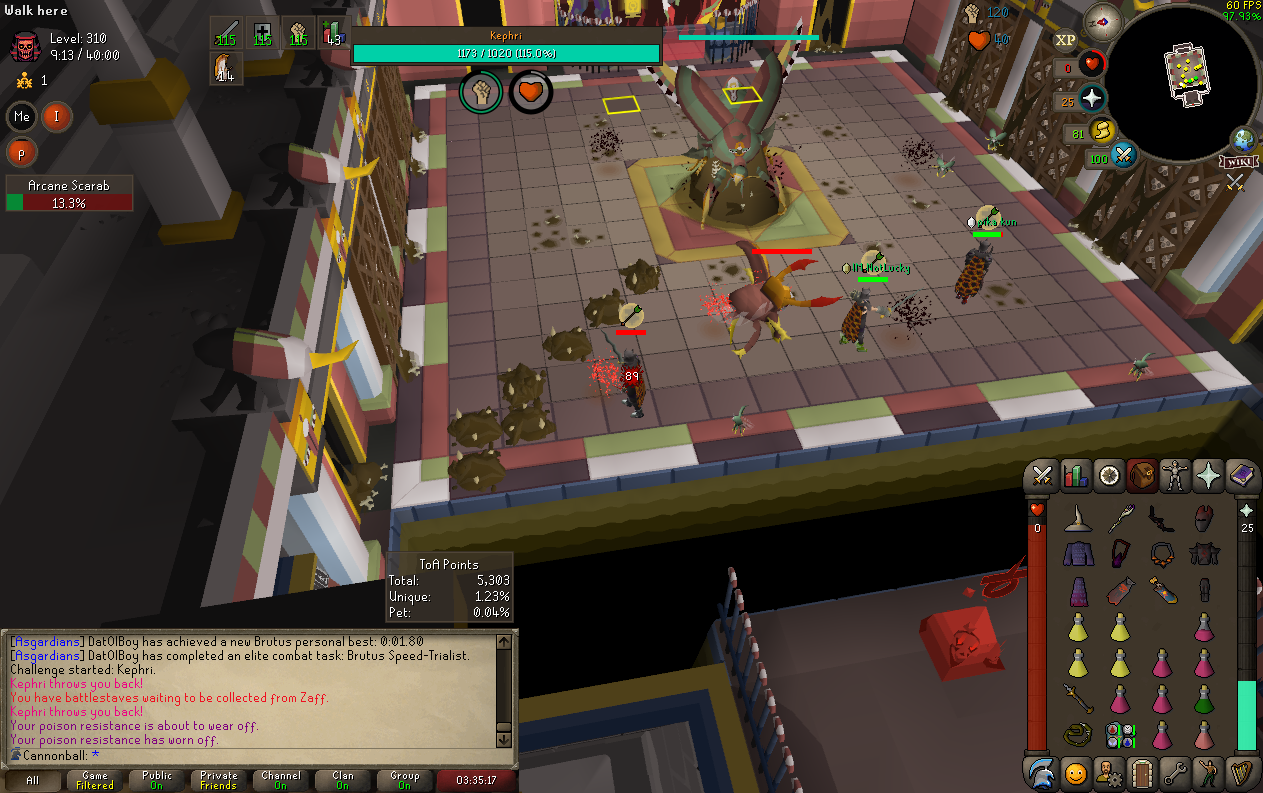Viewport: 1263px width, 793px height.
Task: Toggle the XP drops button
Action: click(1065, 40)
